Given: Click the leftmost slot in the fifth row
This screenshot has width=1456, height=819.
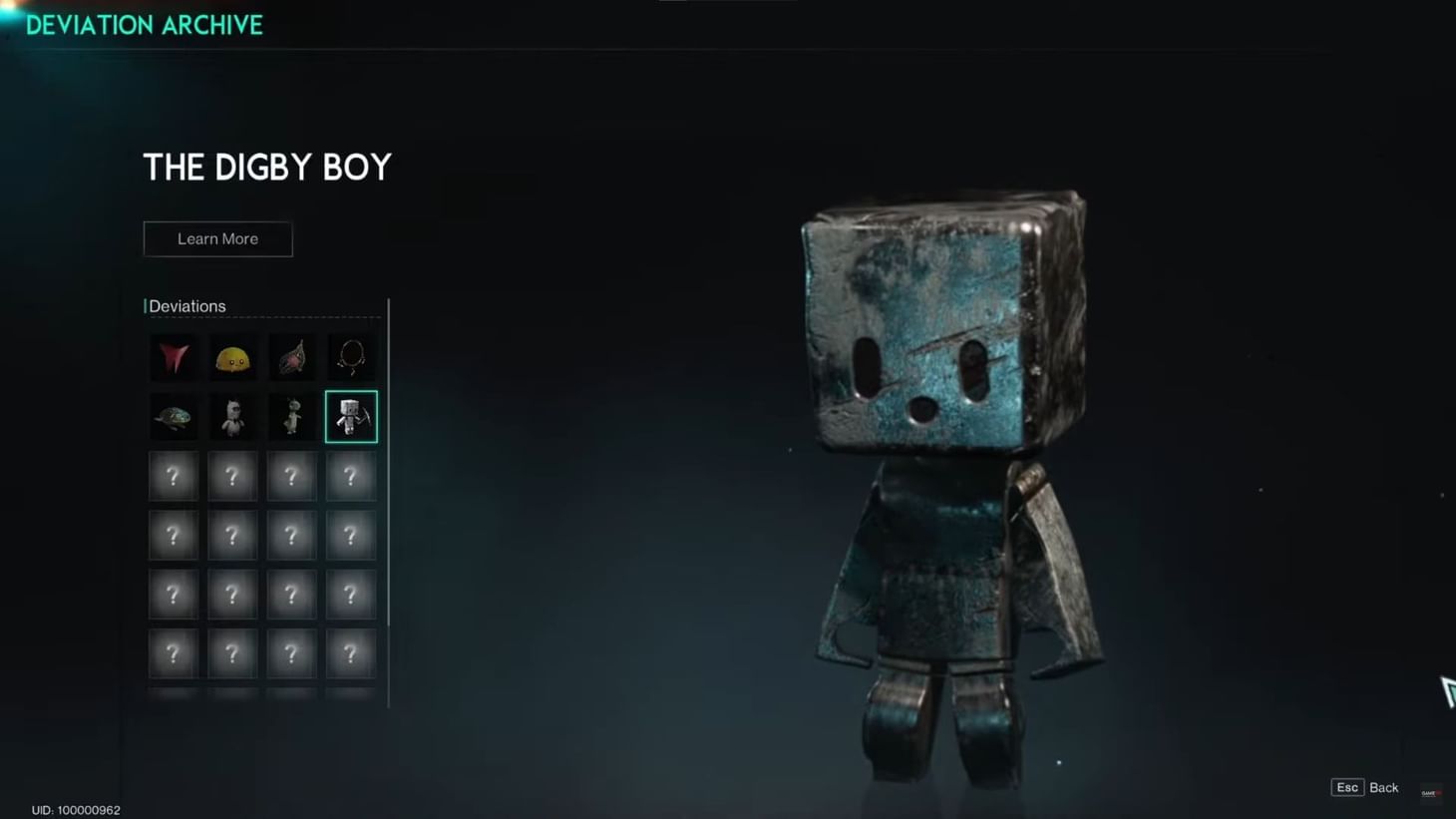Looking at the screenshot, I should tap(174, 594).
